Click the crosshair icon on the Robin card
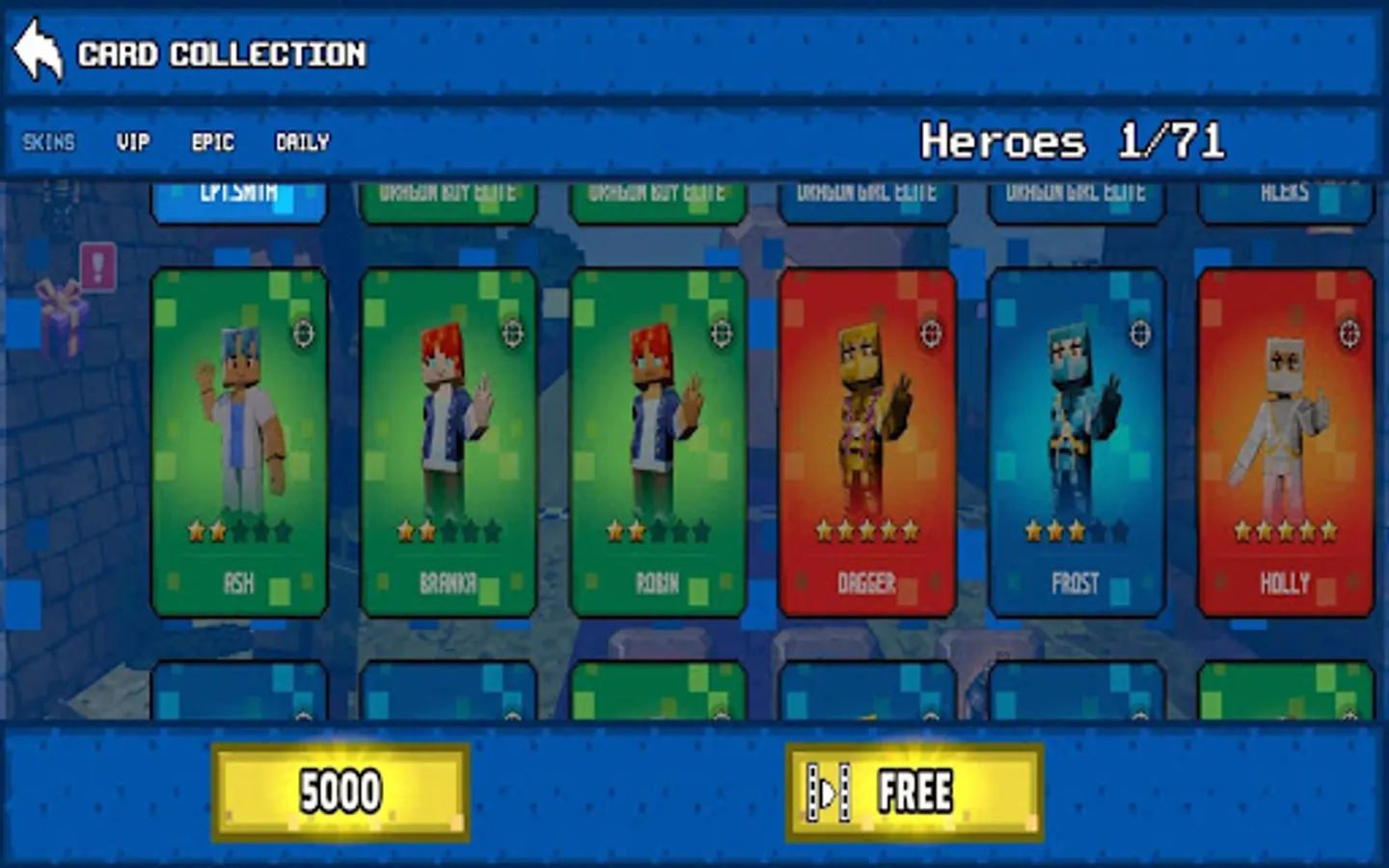1389x868 pixels. click(722, 336)
